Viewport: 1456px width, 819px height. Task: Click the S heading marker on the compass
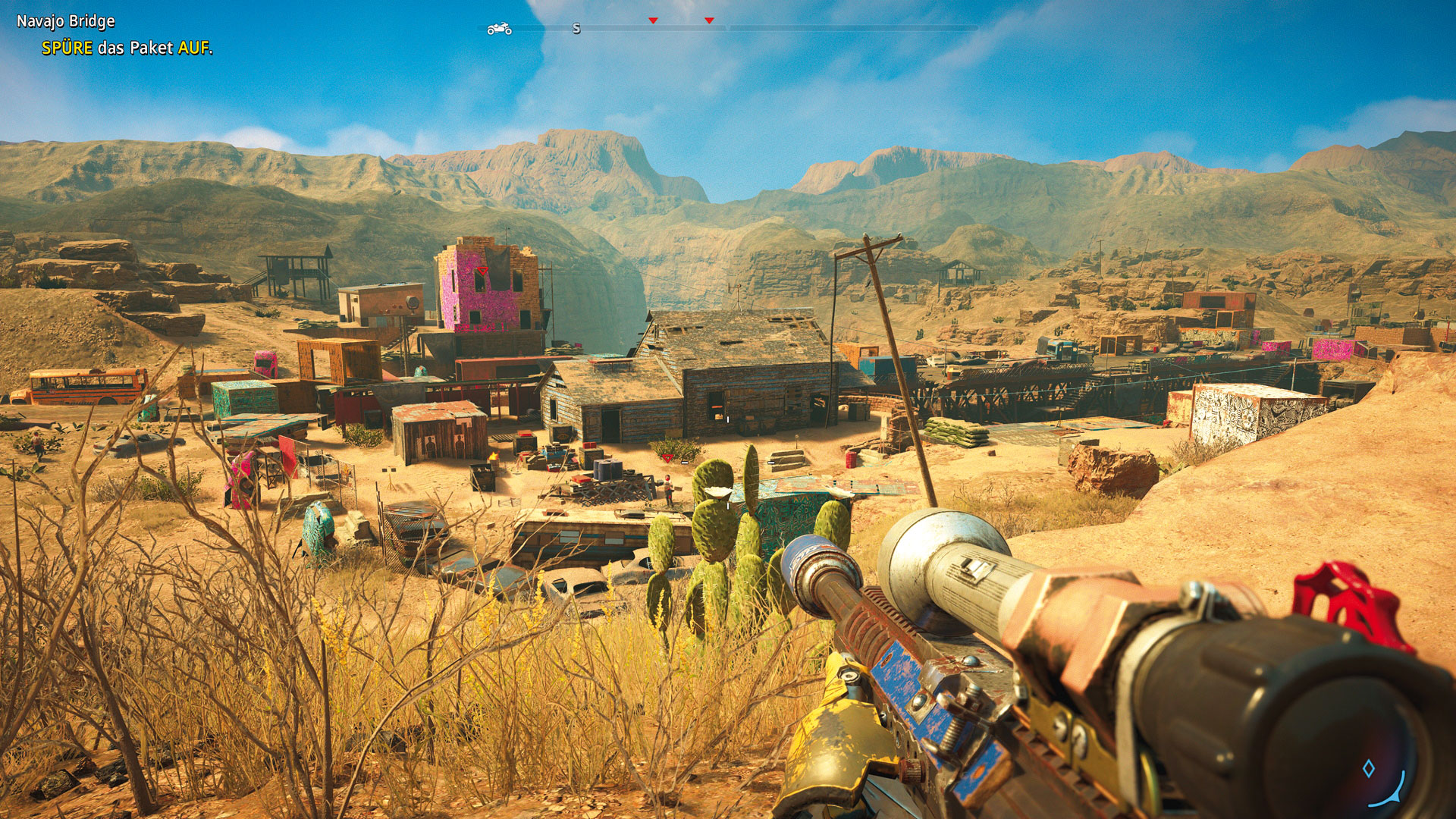tap(576, 29)
